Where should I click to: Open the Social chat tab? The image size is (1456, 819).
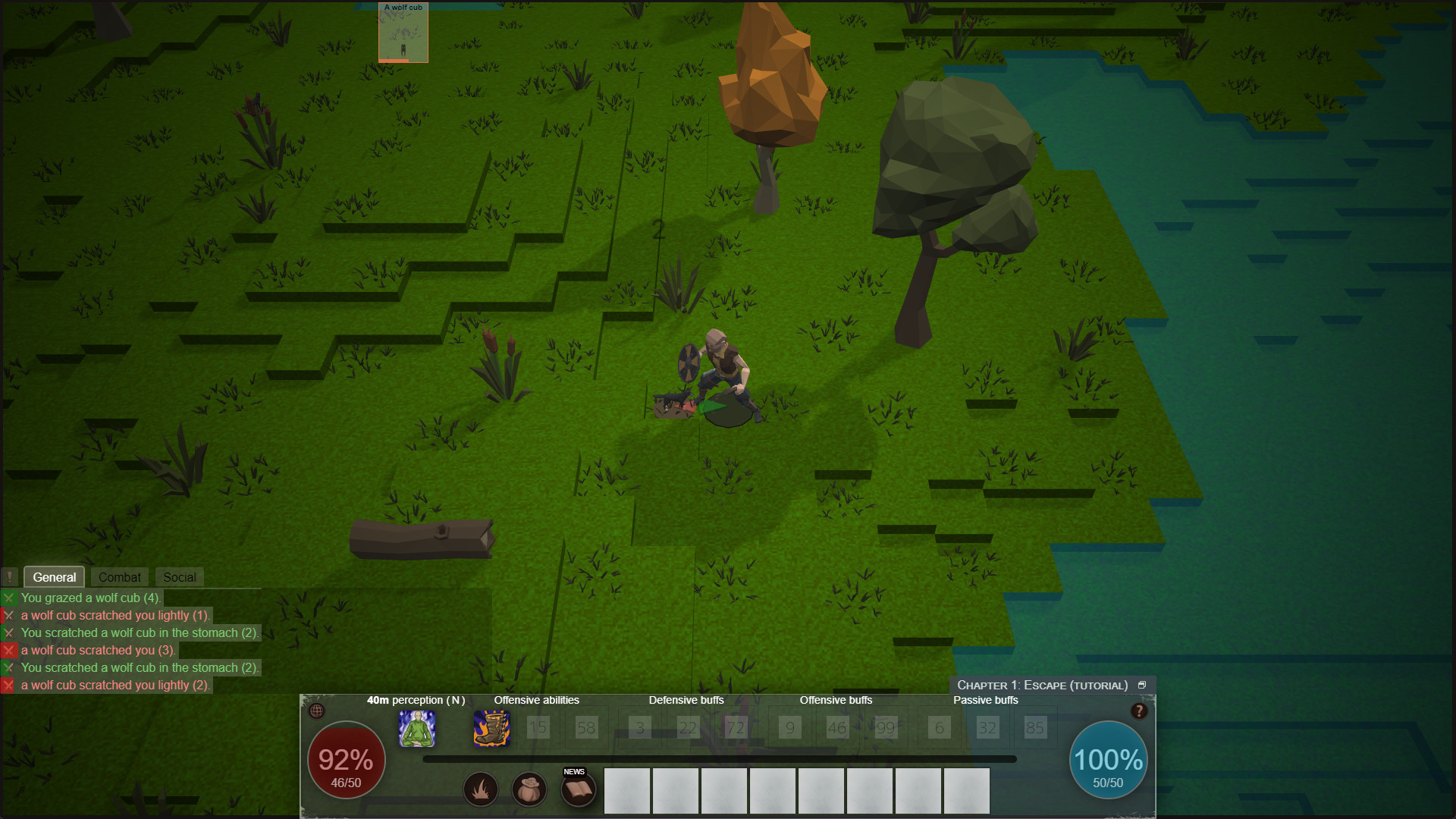(x=179, y=576)
